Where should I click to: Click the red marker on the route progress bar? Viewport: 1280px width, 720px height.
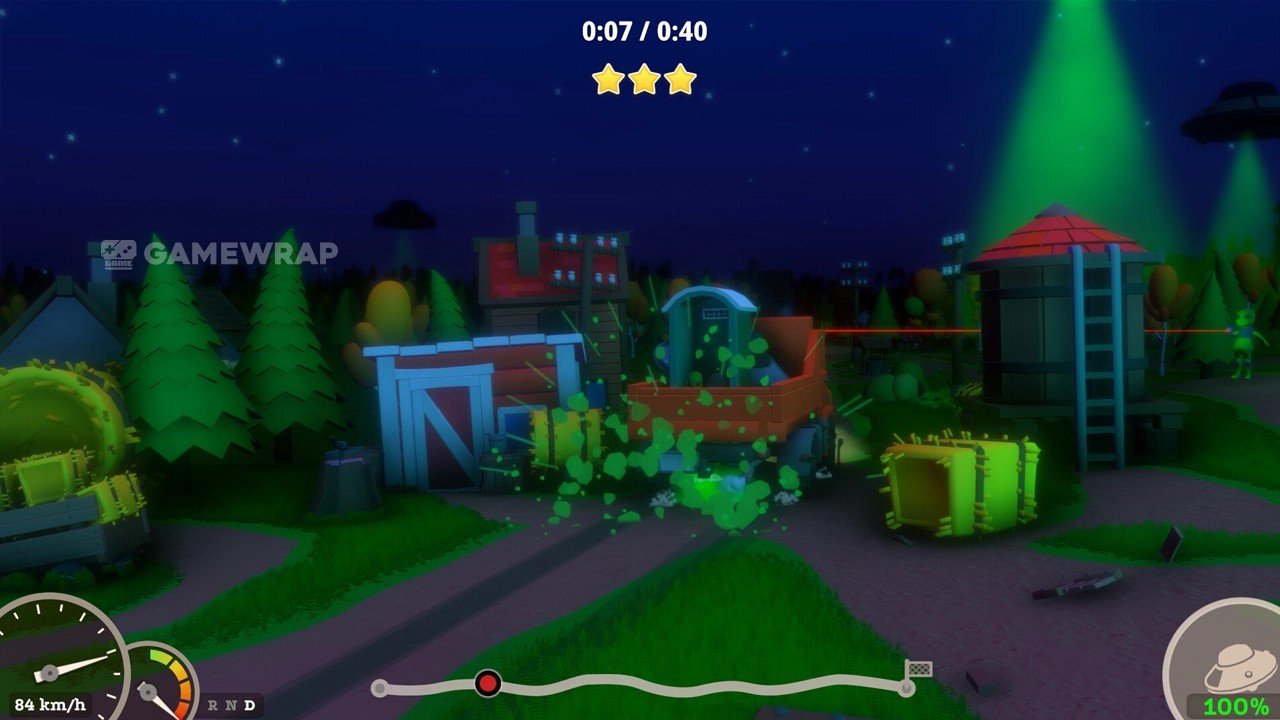[x=487, y=683]
